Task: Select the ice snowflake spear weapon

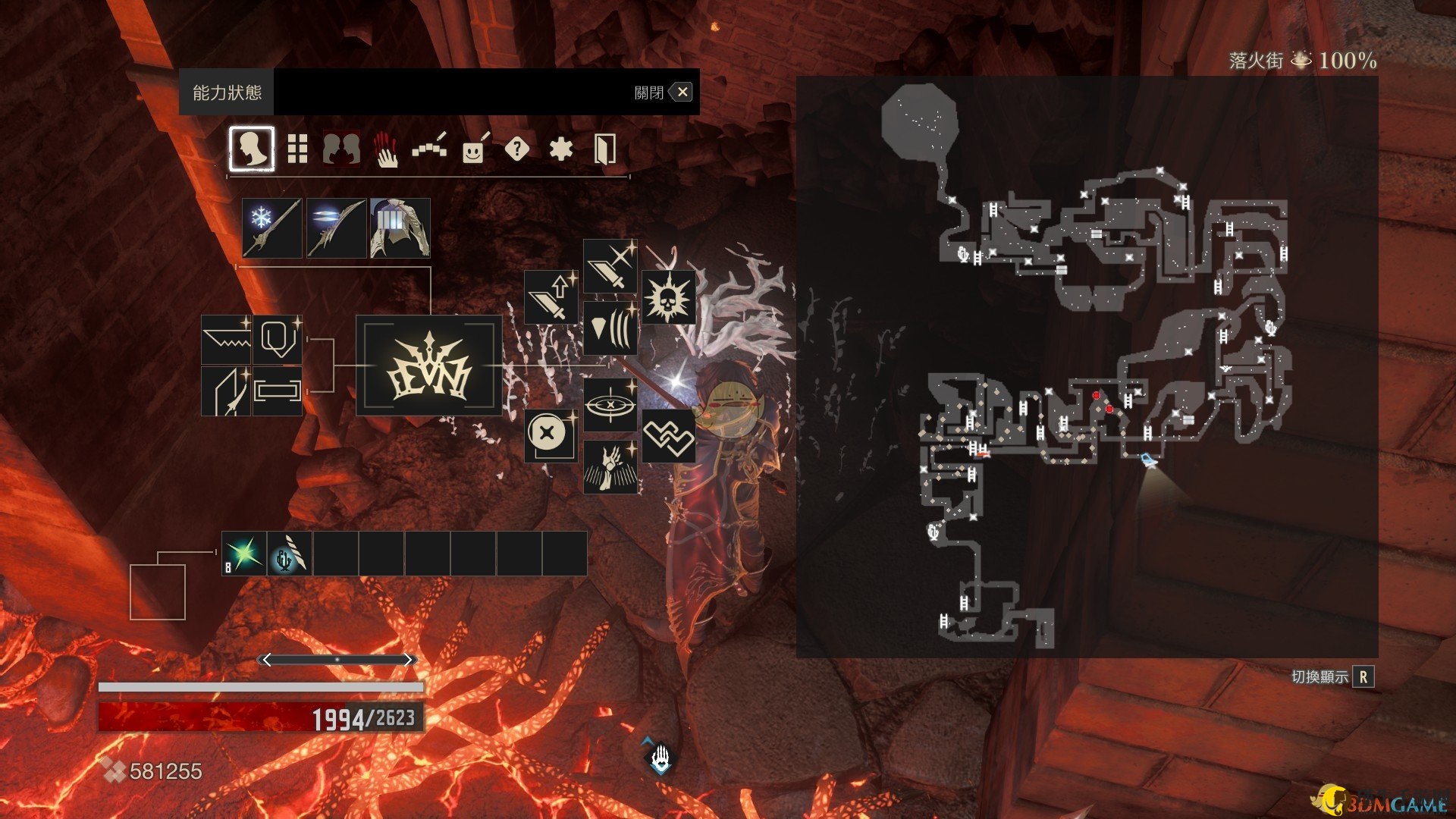Action: click(272, 227)
